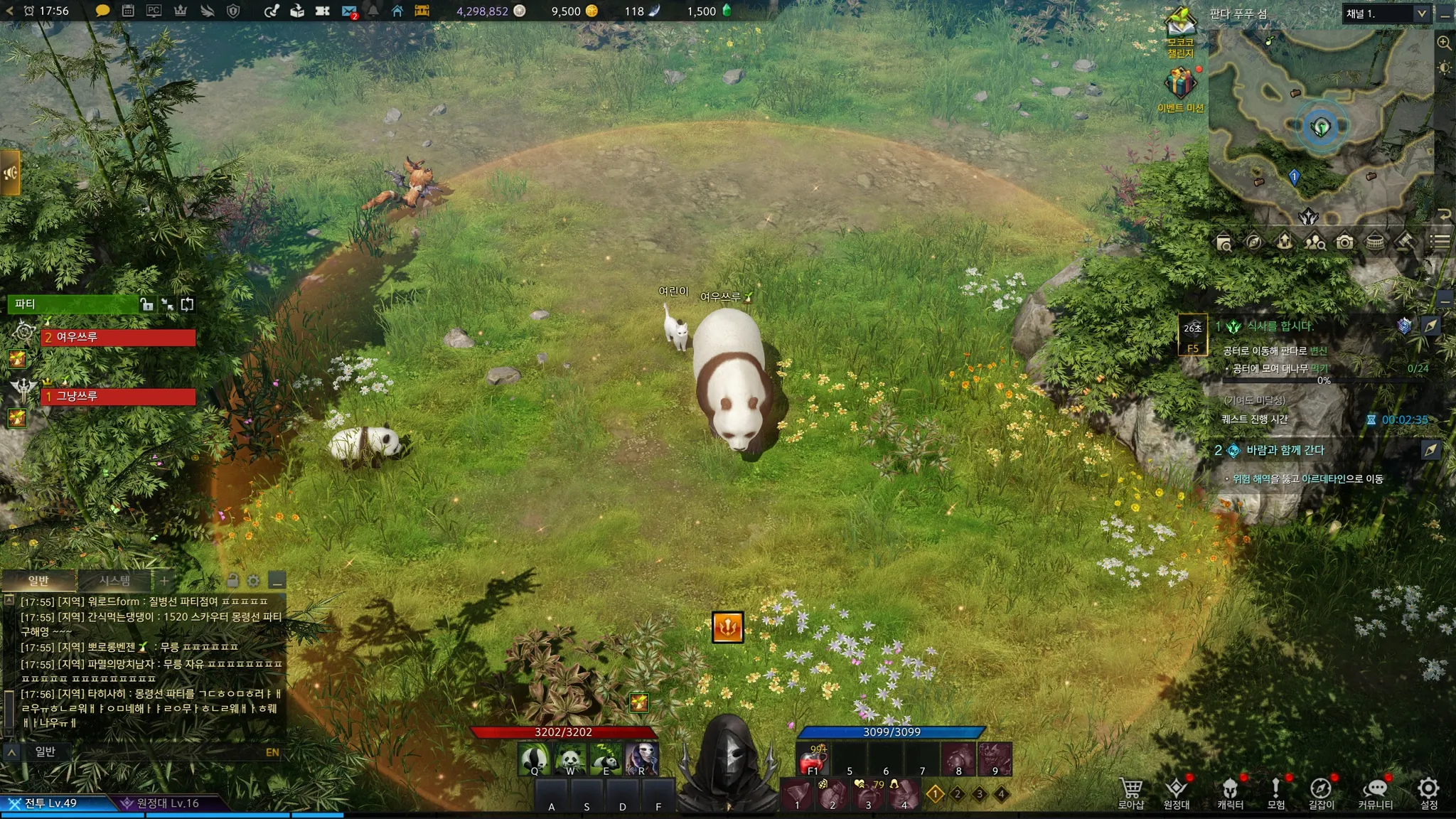
Task: Open the 모험 adventure menu
Action: pyautogui.click(x=1276, y=792)
